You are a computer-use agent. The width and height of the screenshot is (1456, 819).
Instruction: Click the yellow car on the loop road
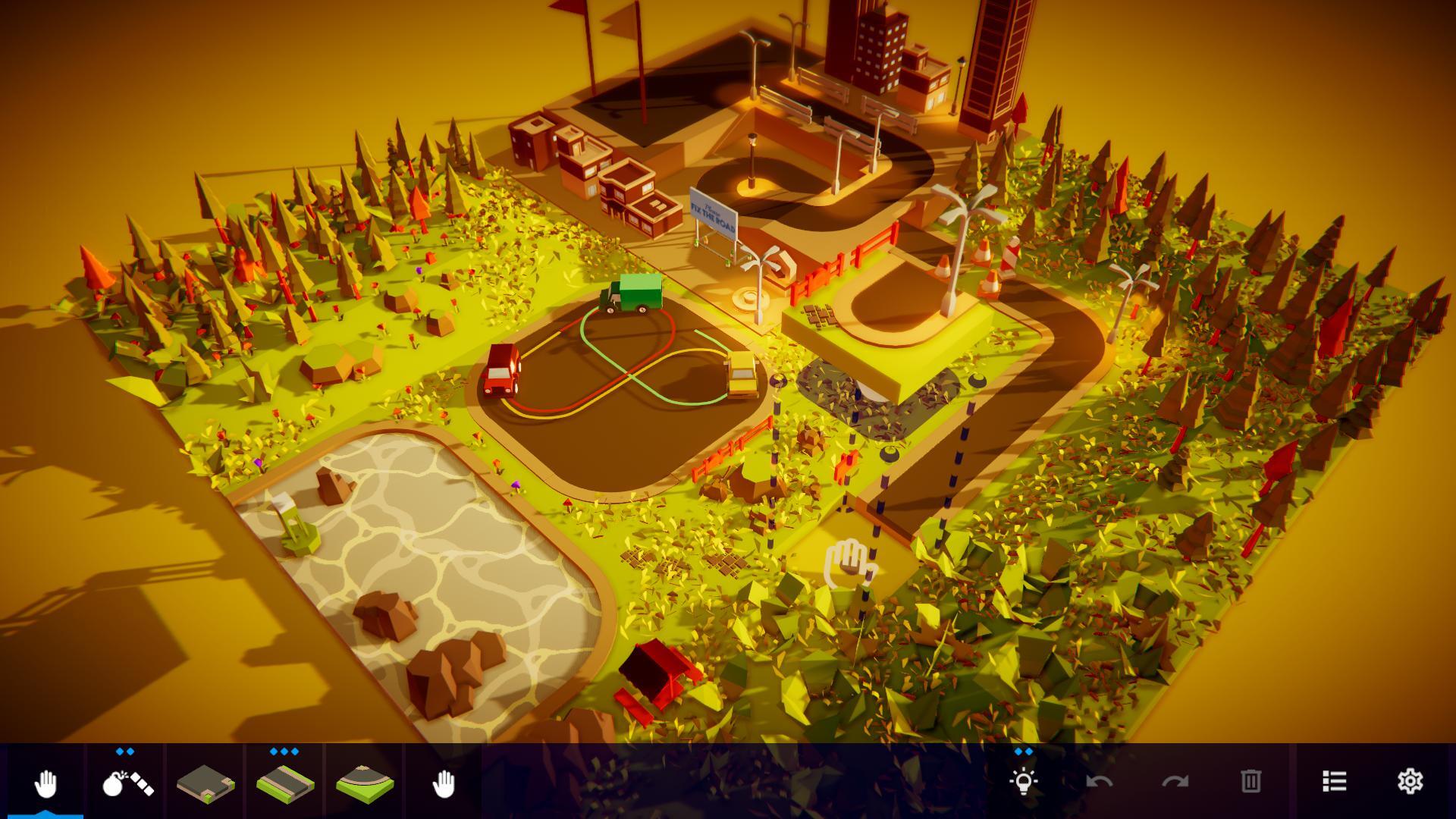point(741,375)
